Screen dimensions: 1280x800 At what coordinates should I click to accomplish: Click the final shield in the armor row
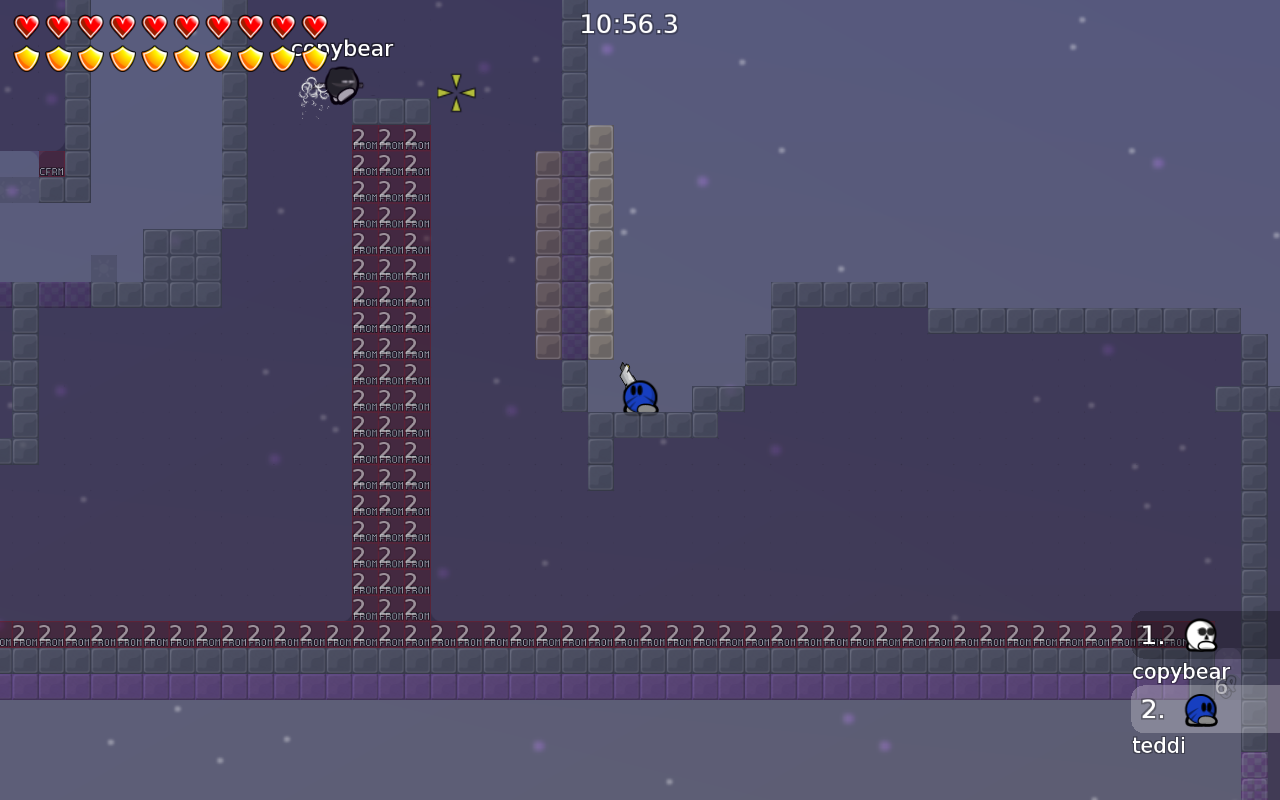pos(314,58)
